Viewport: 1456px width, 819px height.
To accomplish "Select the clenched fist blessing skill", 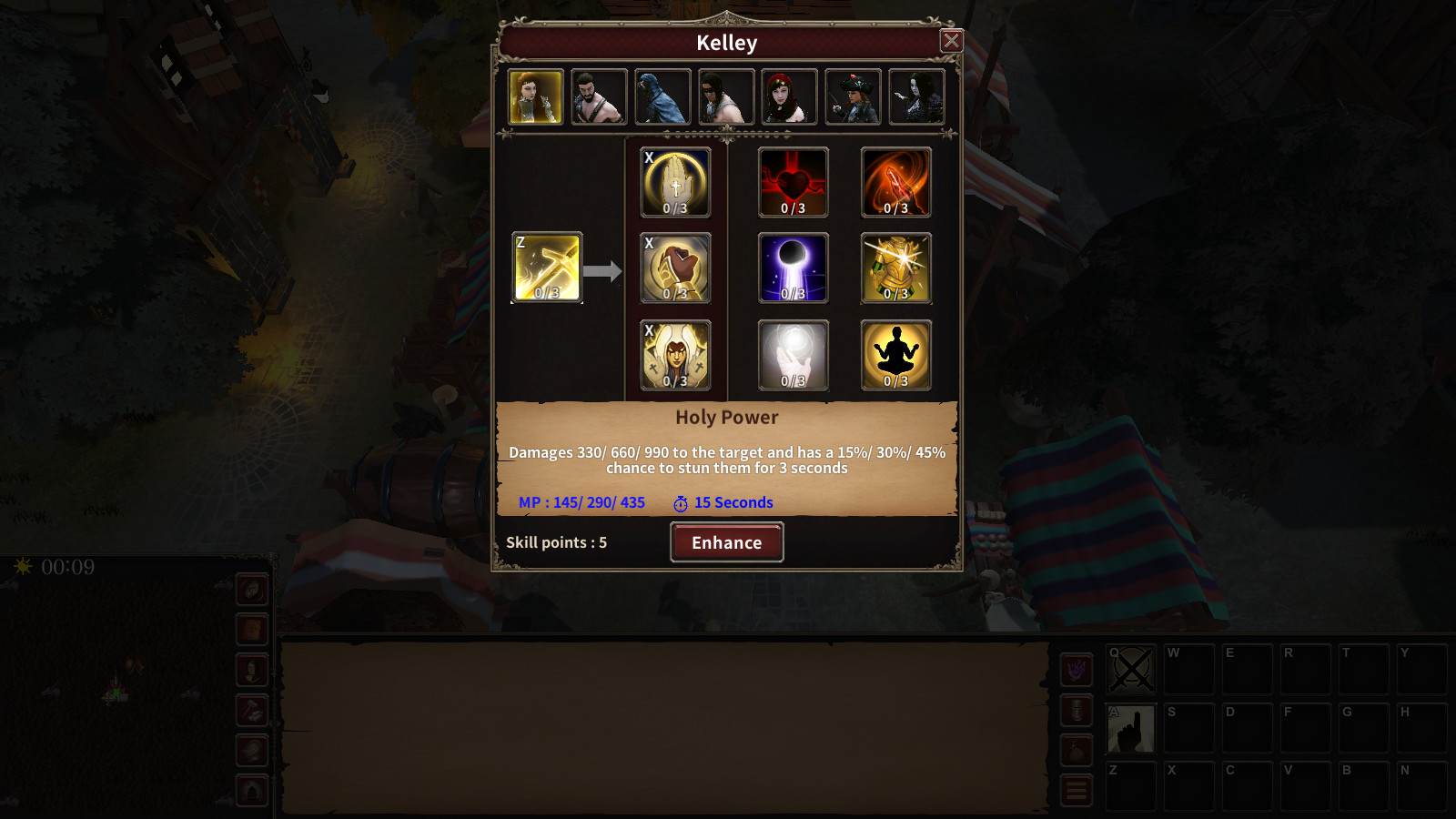I will [675, 268].
